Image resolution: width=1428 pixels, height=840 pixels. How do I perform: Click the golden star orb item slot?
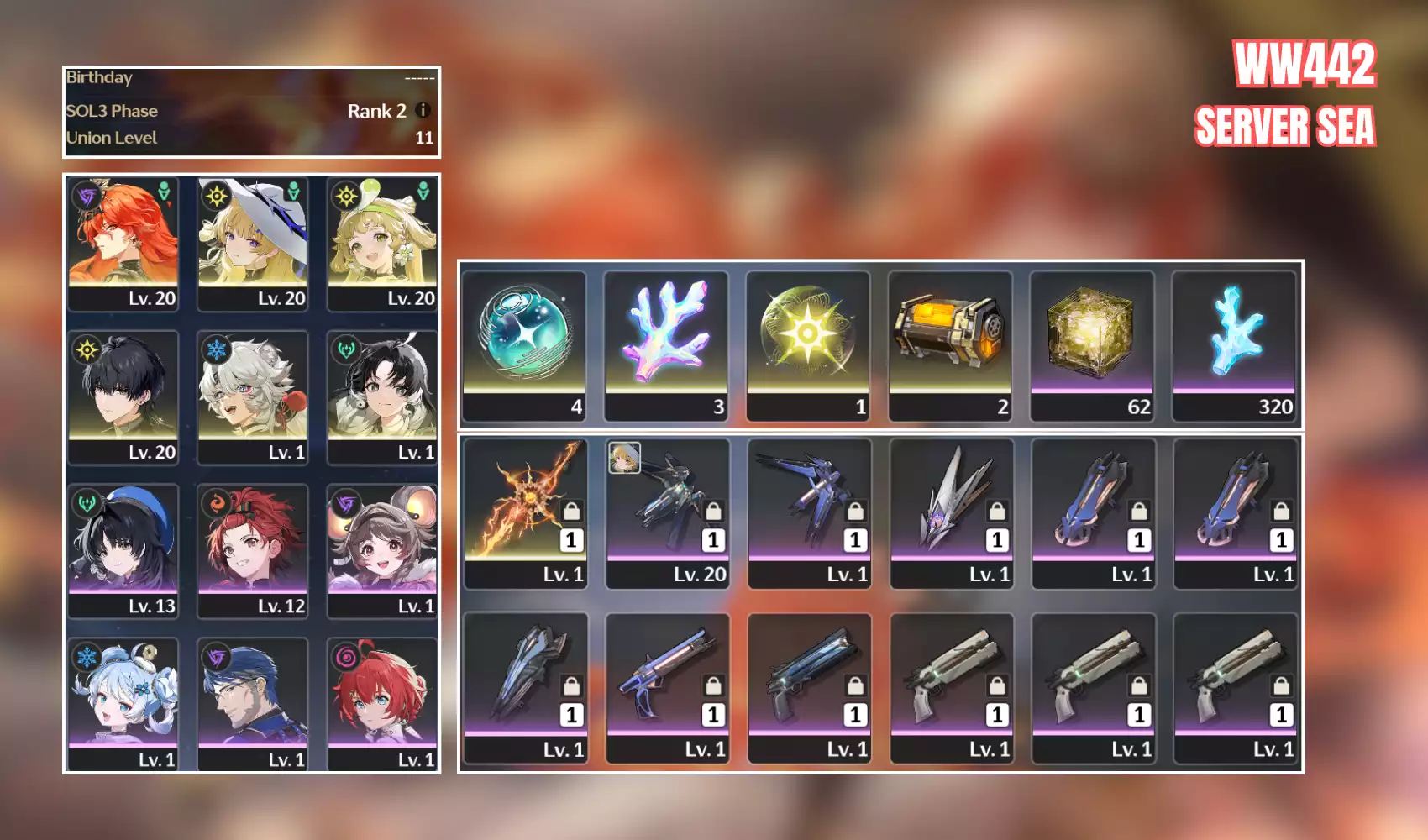click(x=809, y=344)
